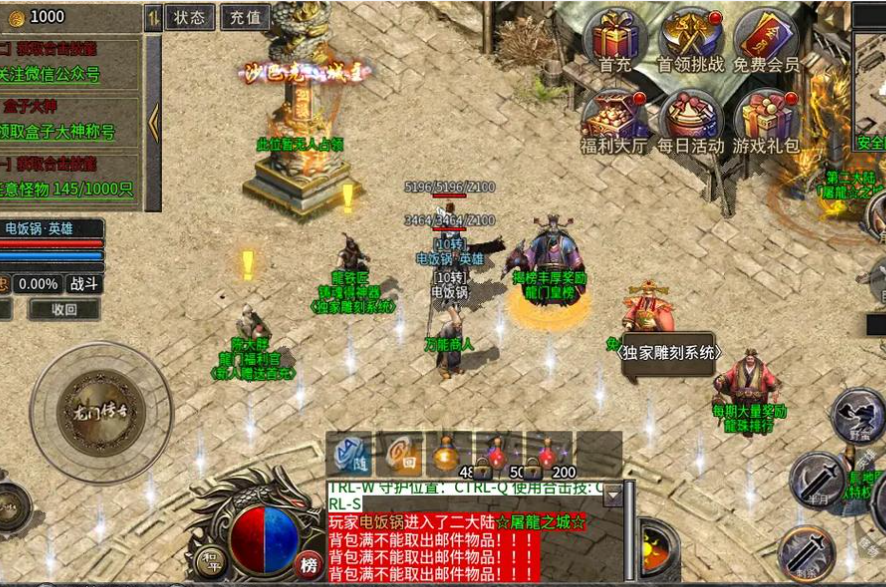Open the 每日活动 daily activities
This screenshot has width=886, height=587.
point(691,120)
